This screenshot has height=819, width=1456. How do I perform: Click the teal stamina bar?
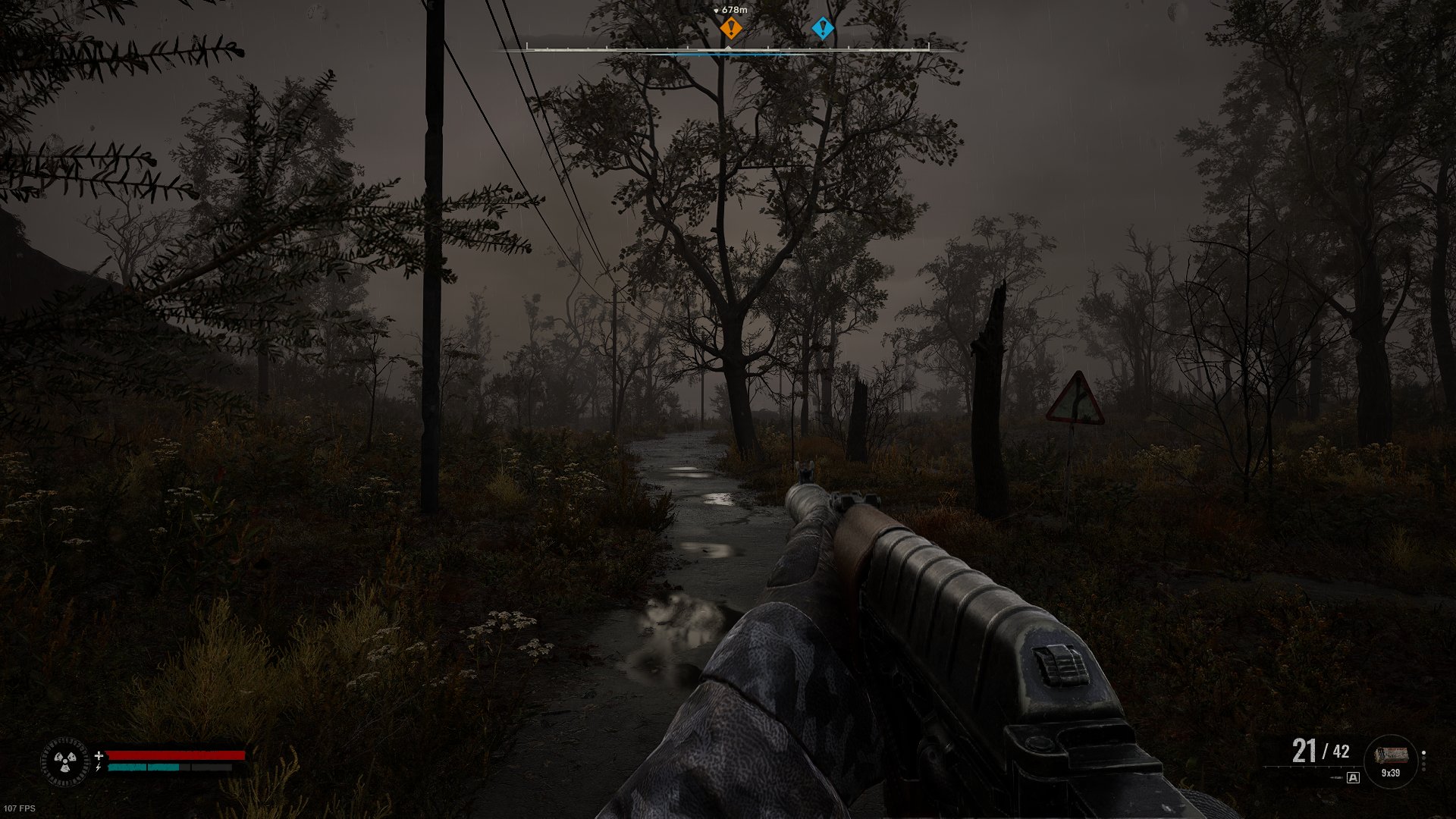[x=144, y=767]
